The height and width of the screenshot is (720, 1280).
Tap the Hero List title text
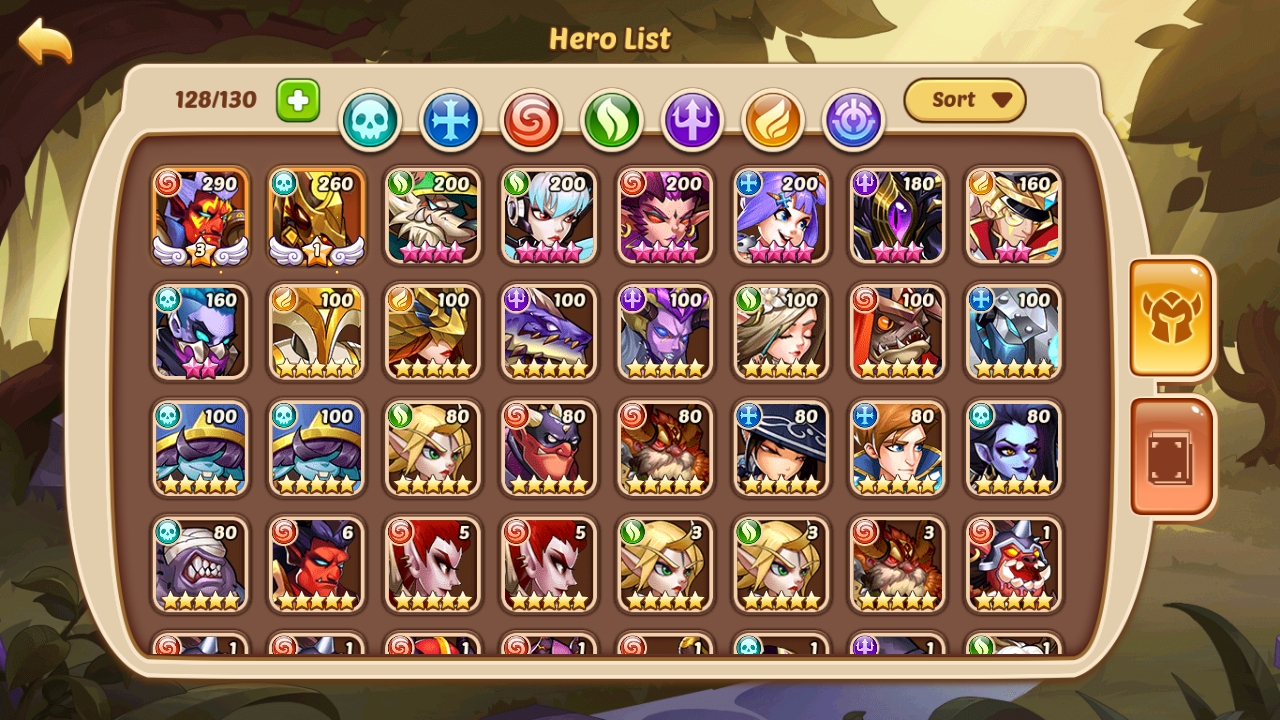pyautogui.click(x=611, y=39)
